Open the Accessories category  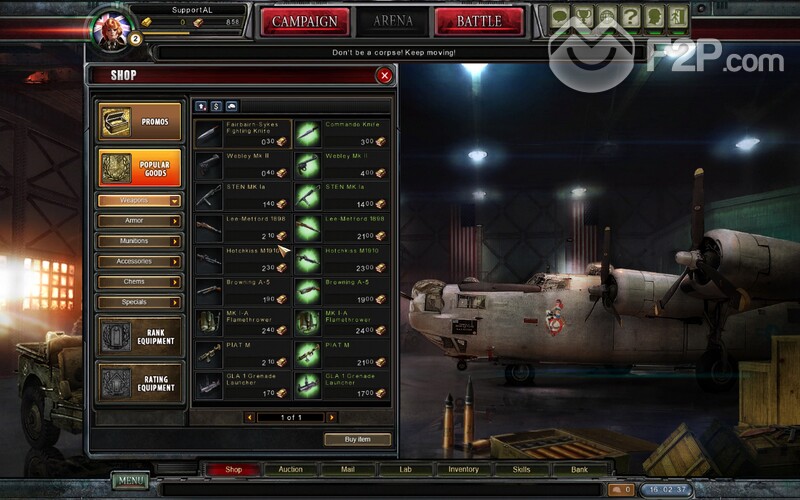click(x=139, y=261)
